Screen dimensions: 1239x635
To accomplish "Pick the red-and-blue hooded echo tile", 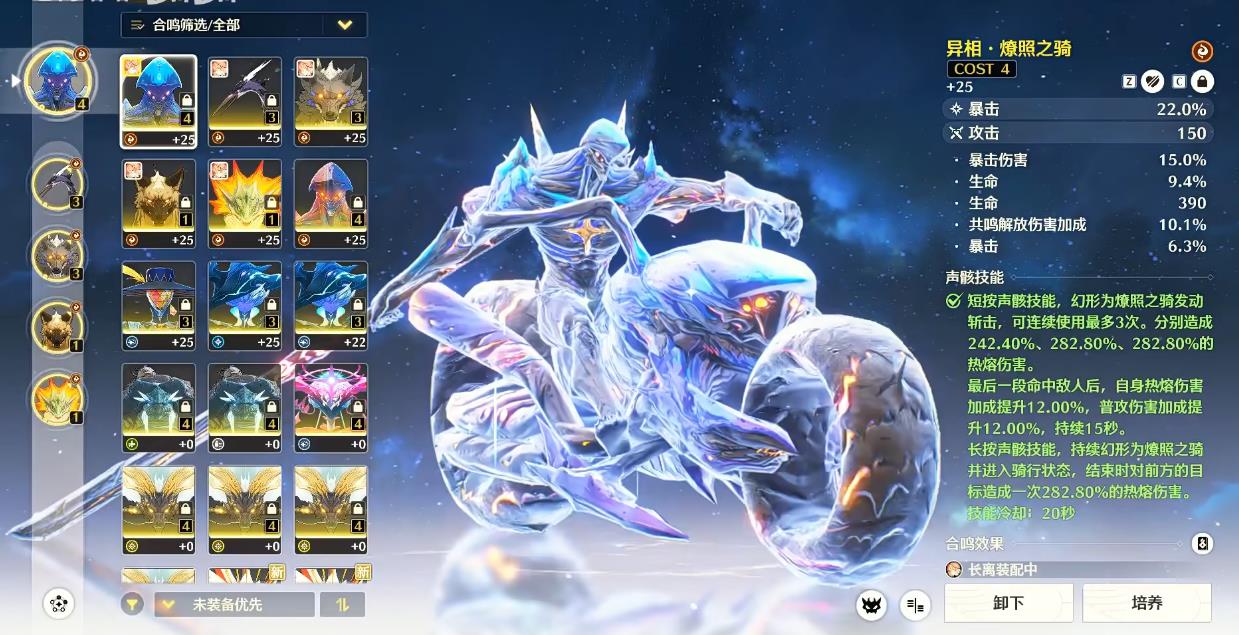I will [330, 204].
